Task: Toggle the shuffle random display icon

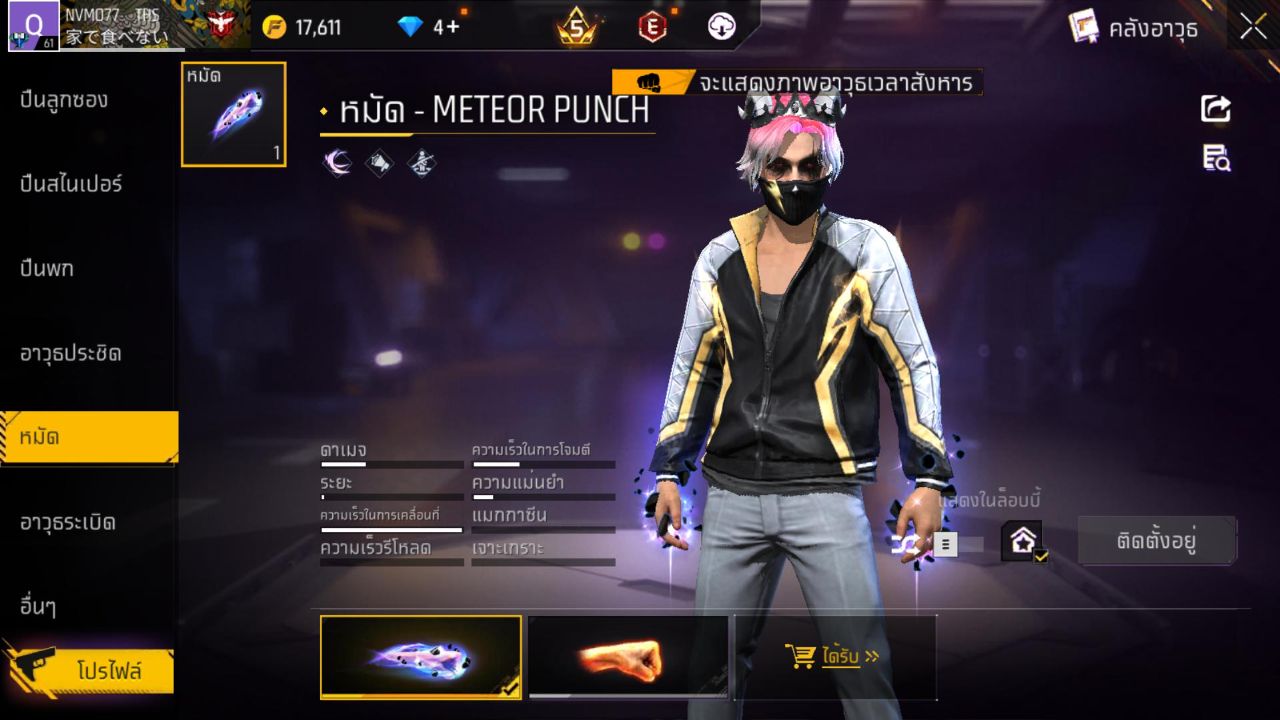Action: point(905,545)
